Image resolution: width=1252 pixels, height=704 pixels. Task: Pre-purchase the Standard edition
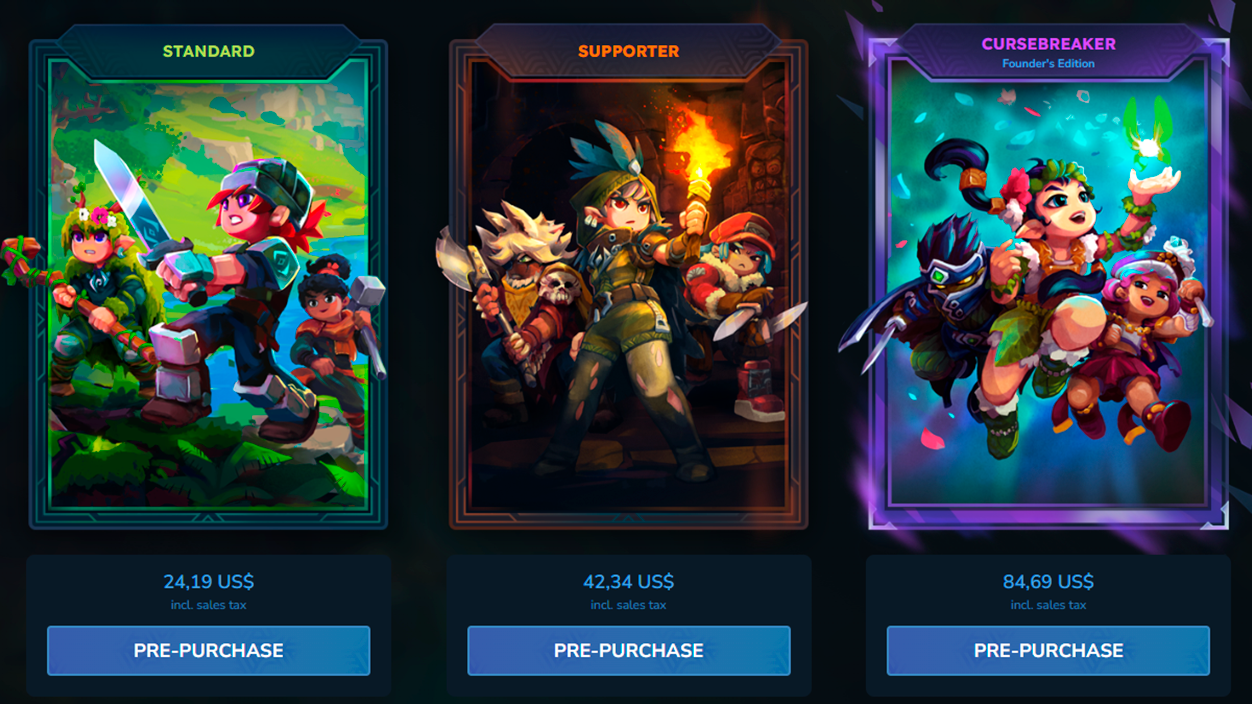pos(208,650)
